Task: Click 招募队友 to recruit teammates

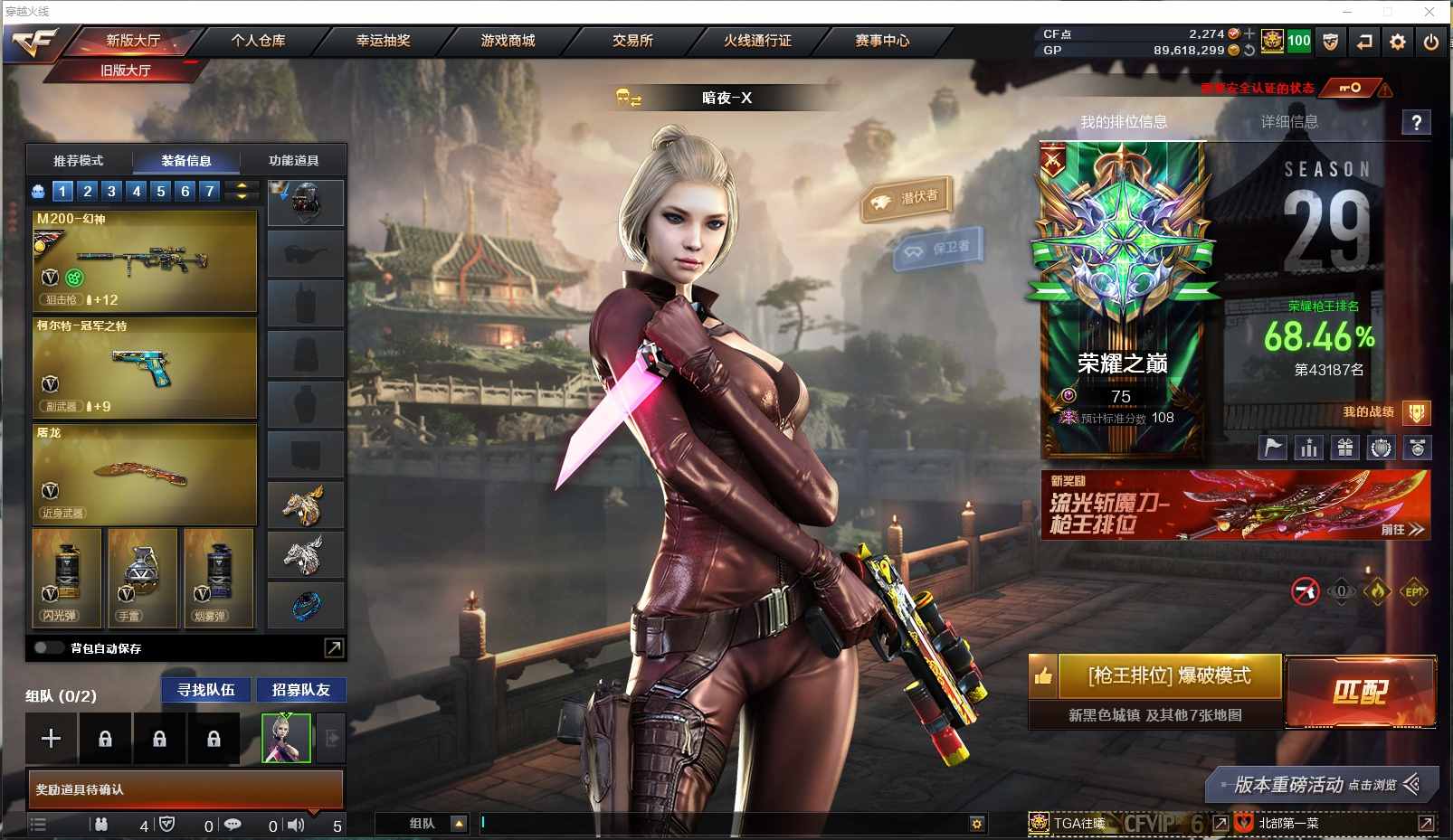Action: (x=300, y=690)
